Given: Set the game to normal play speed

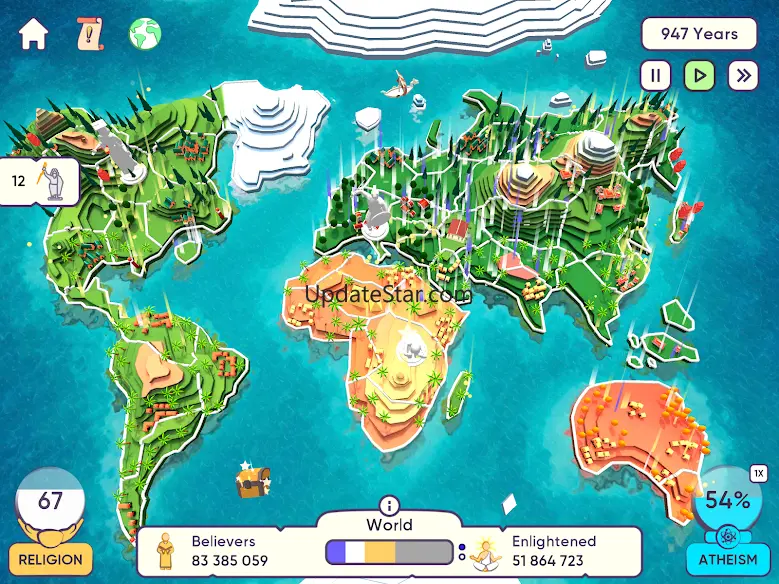Looking at the screenshot, I should (699, 75).
